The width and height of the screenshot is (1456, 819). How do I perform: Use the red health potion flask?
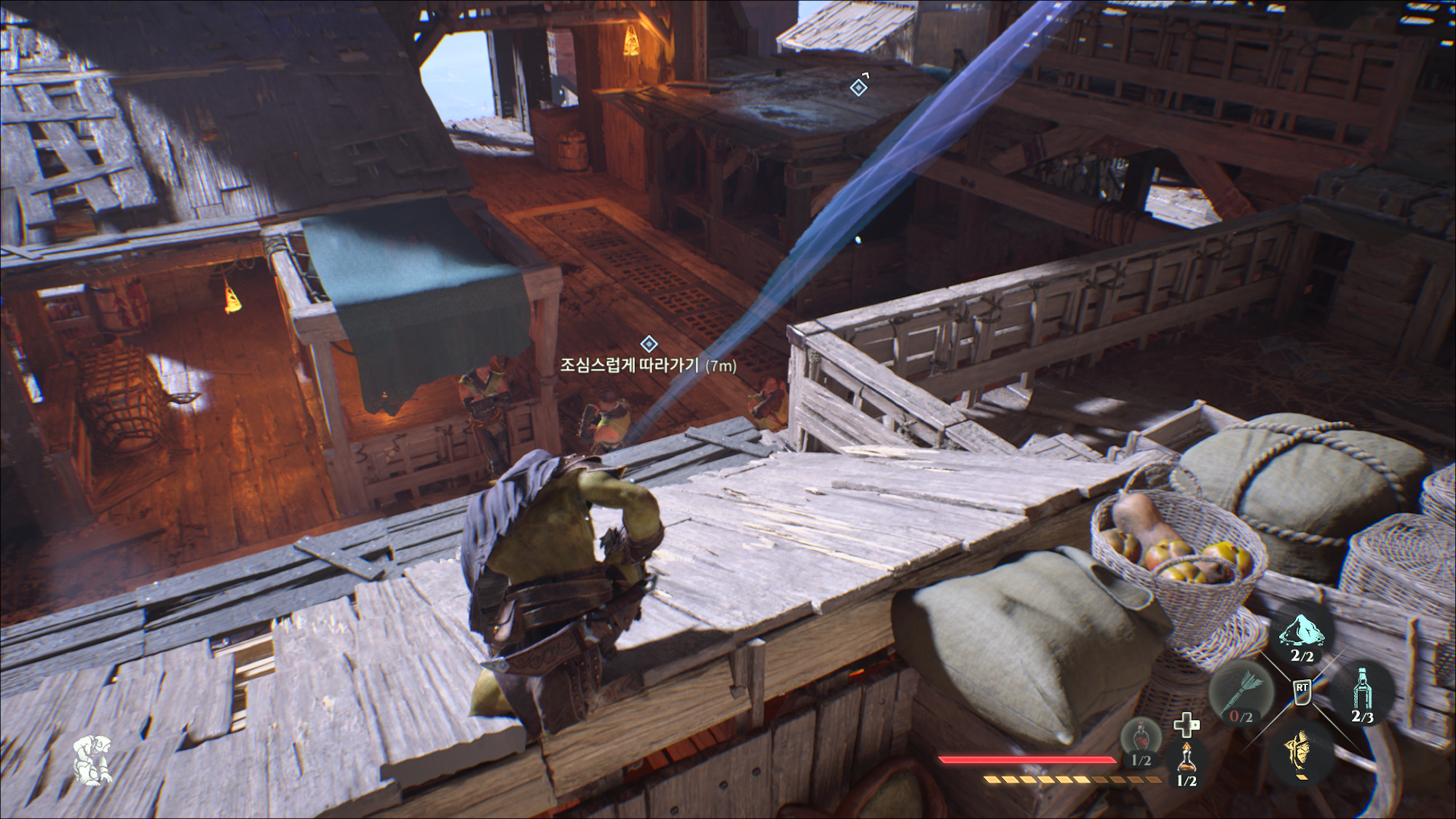(1141, 738)
